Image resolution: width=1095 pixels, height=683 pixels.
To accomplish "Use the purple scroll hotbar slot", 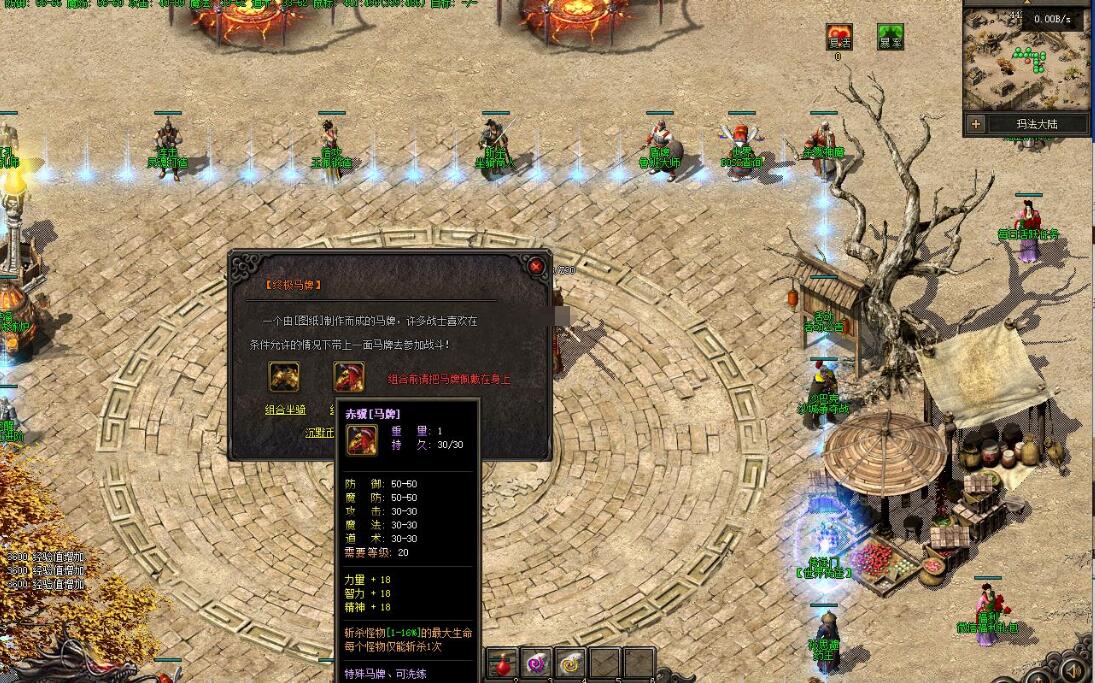I will pyautogui.click(x=536, y=663).
